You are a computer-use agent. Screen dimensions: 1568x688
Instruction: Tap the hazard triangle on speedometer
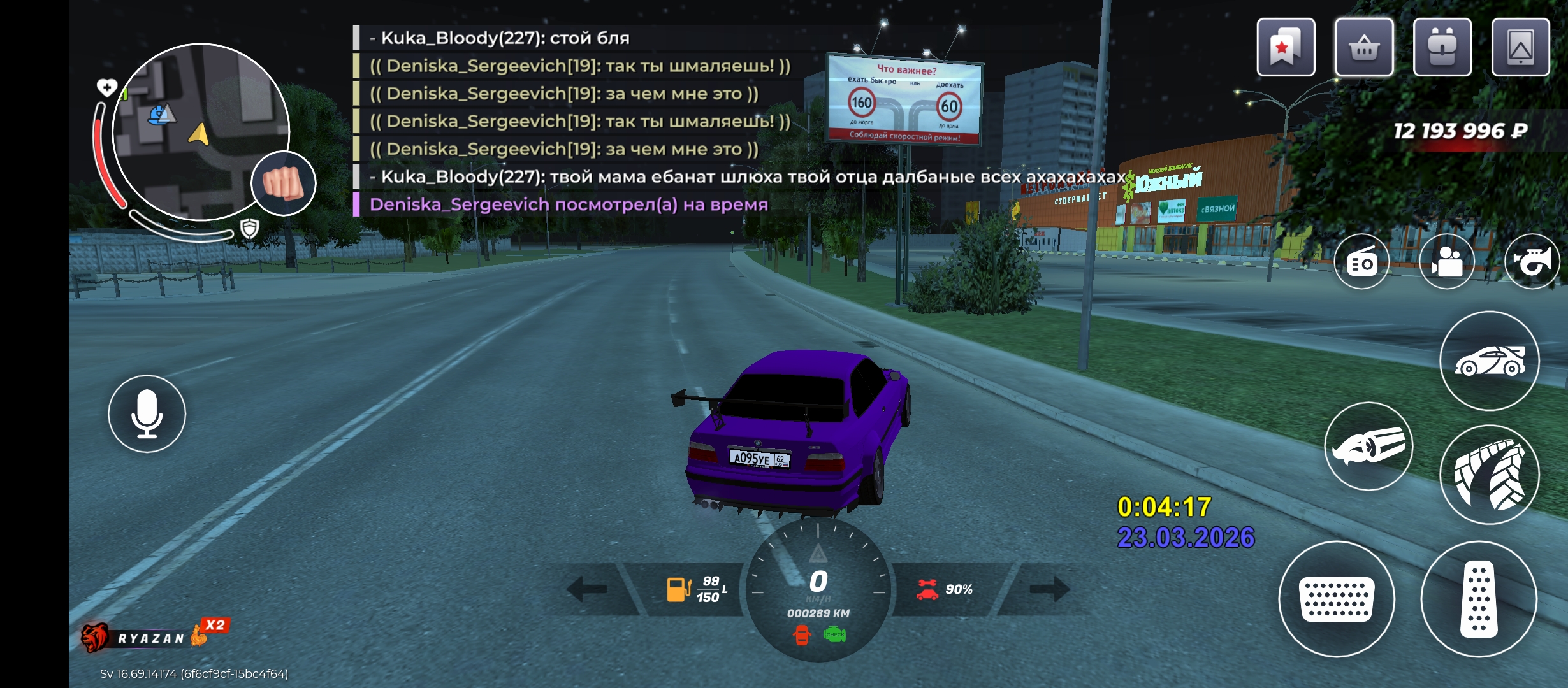click(x=818, y=553)
